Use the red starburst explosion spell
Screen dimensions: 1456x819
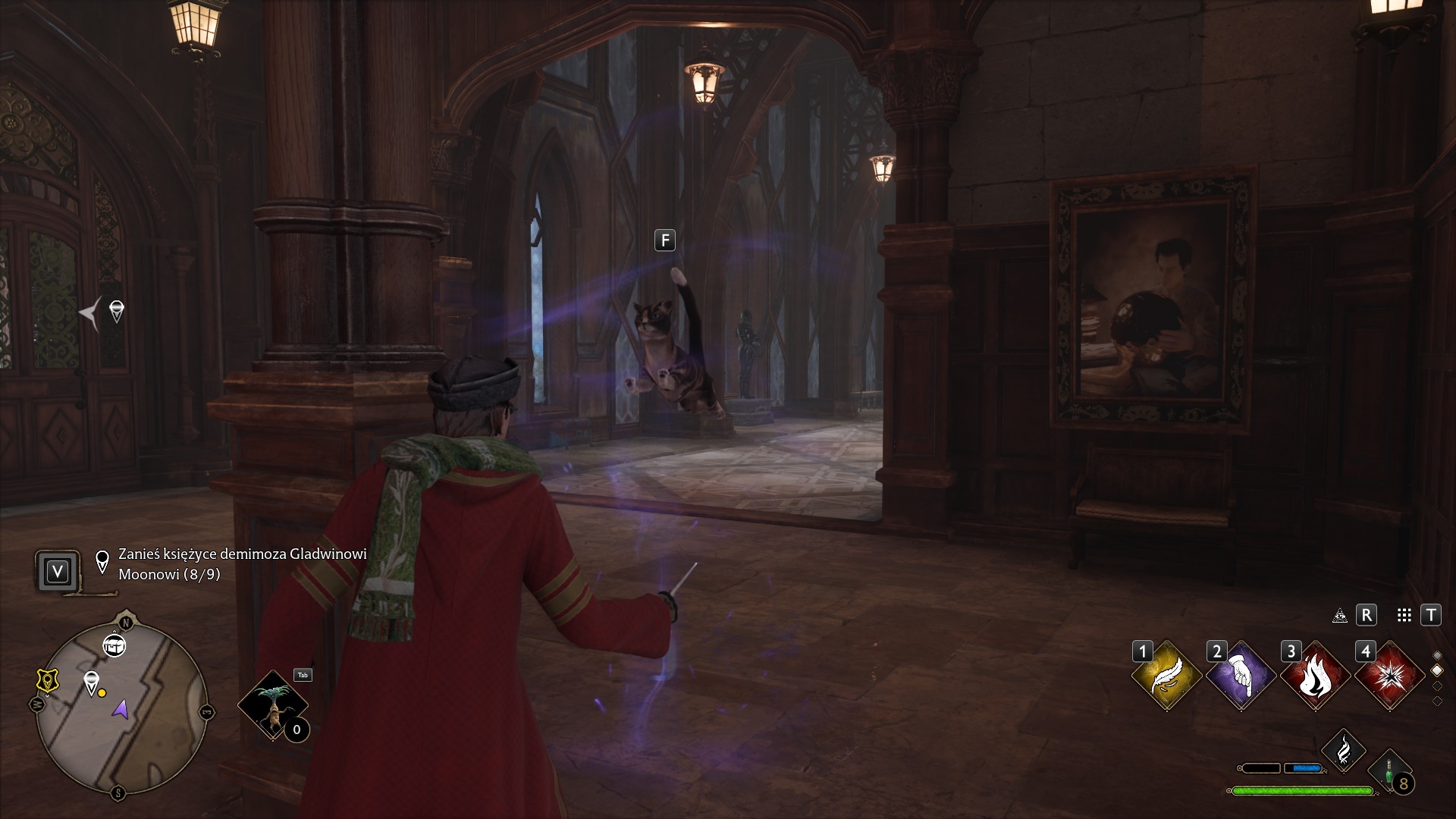tap(1389, 676)
